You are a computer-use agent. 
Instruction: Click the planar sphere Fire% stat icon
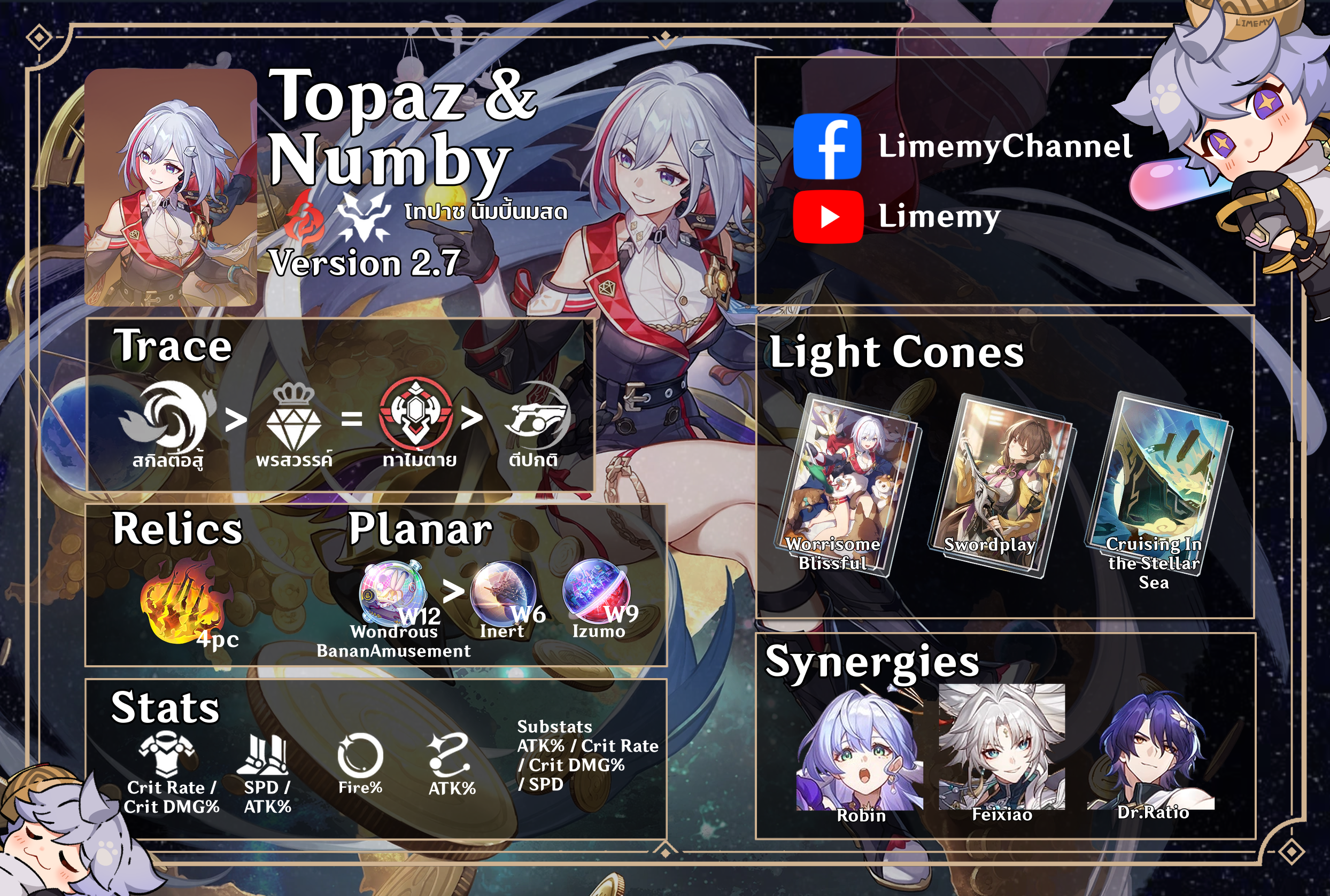point(360,755)
